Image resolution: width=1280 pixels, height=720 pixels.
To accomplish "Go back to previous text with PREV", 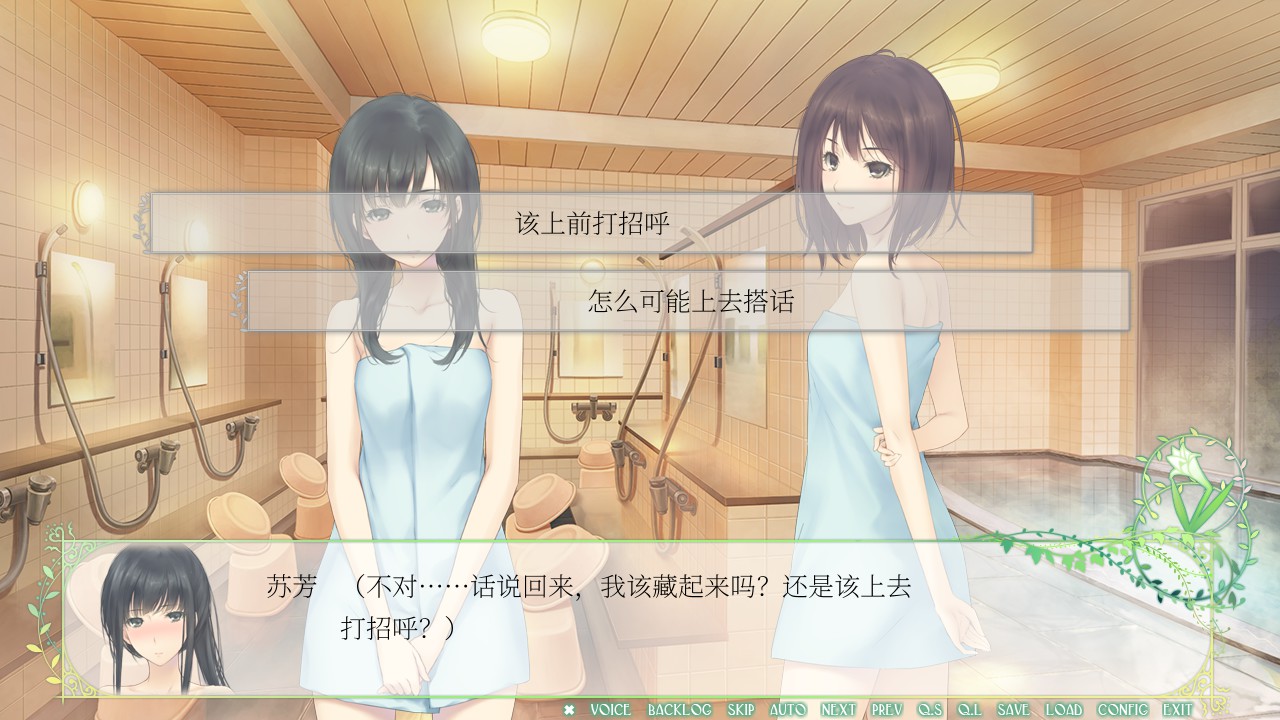I will (x=887, y=710).
